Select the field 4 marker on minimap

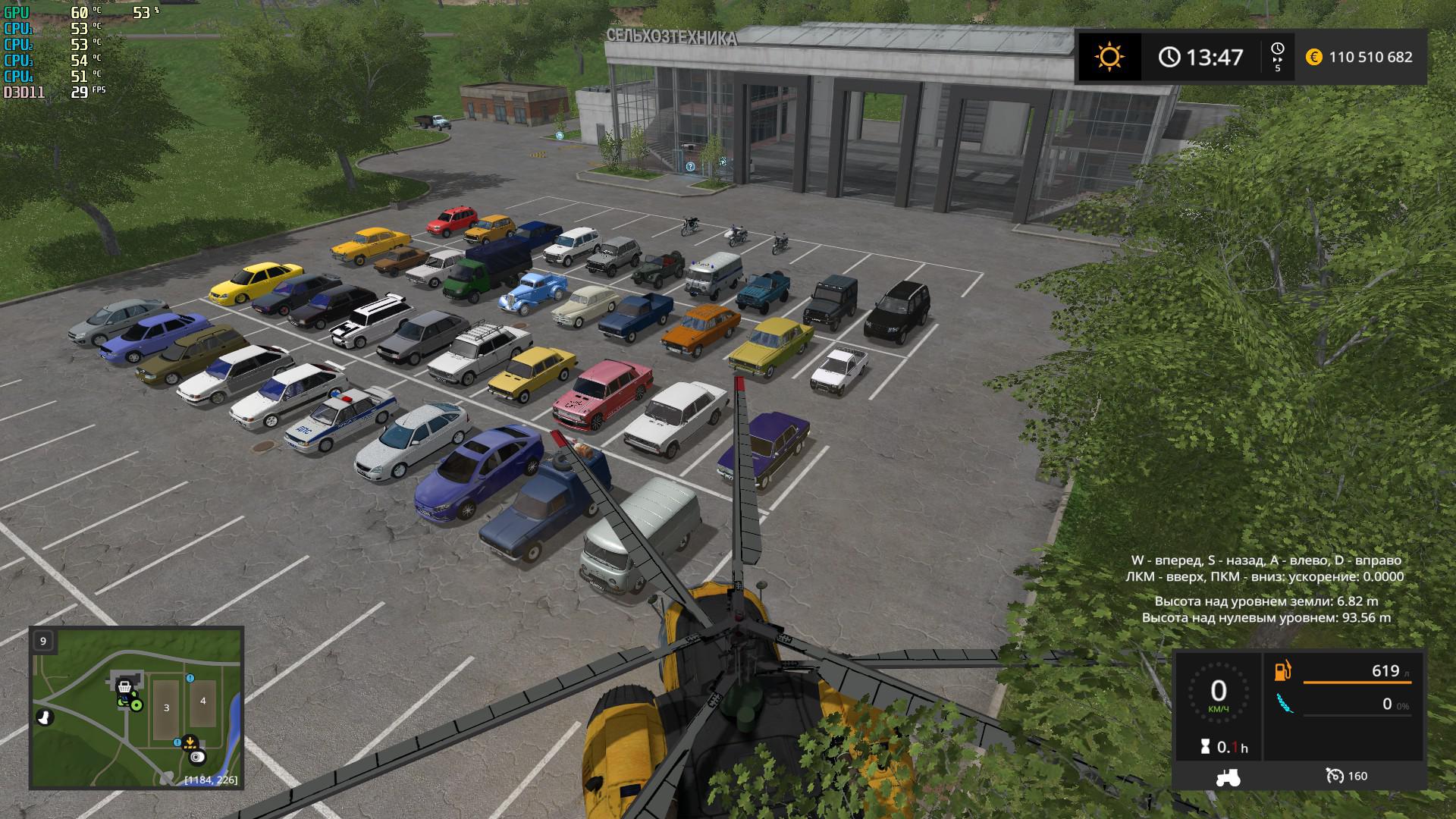pos(202,701)
